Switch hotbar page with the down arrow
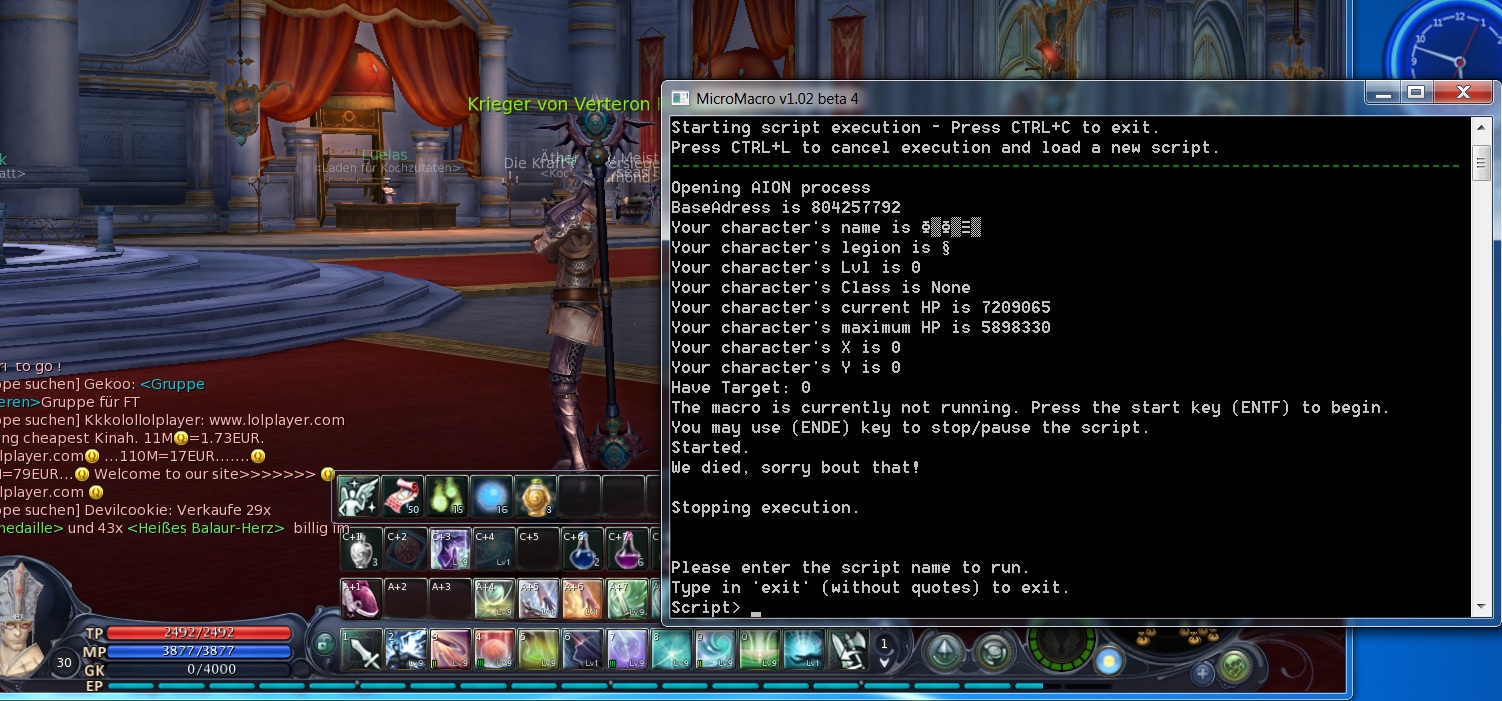 (x=884, y=661)
